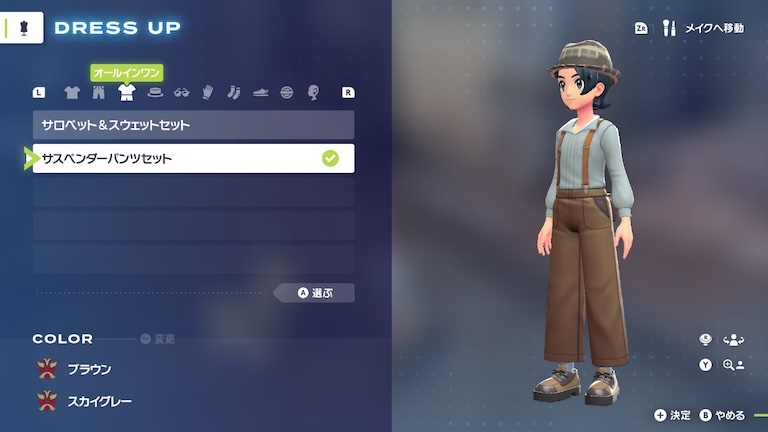This screenshot has height=432, width=768.
Task: Switch to the shoes category tab
Action: pos(260,93)
